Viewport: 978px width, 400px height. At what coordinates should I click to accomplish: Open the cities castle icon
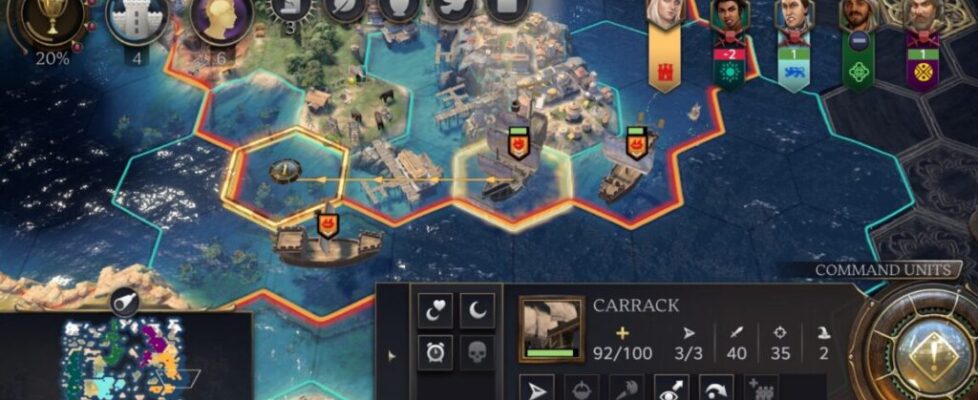tap(137, 20)
